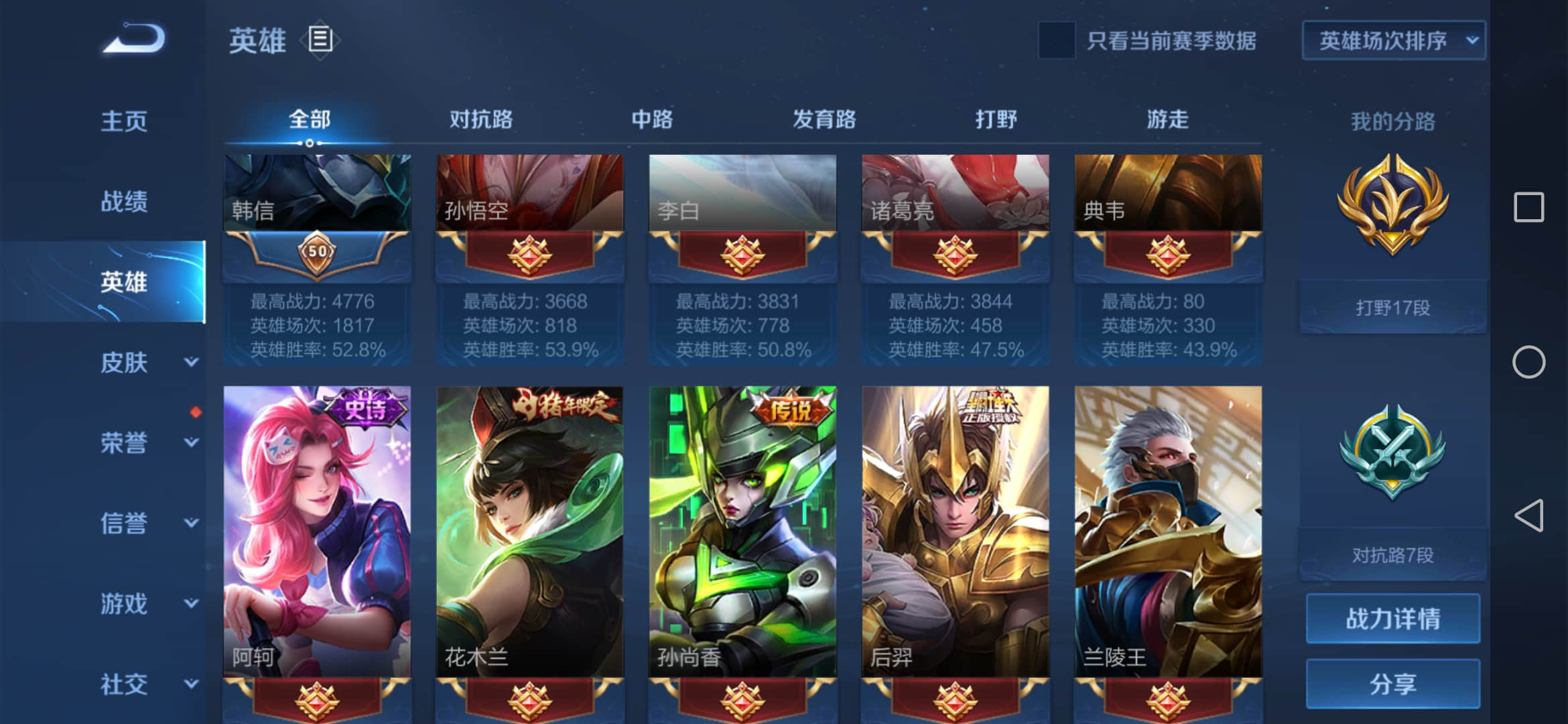Switch to the 中路 tab
This screenshot has width=1568, height=724.
tap(653, 119)
